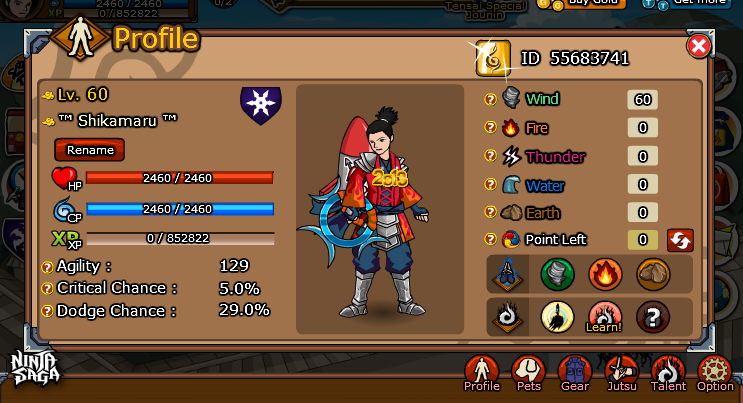Show help for Dodge Chance
This screenshot has height=403, width=743.
tap(47, 310)
